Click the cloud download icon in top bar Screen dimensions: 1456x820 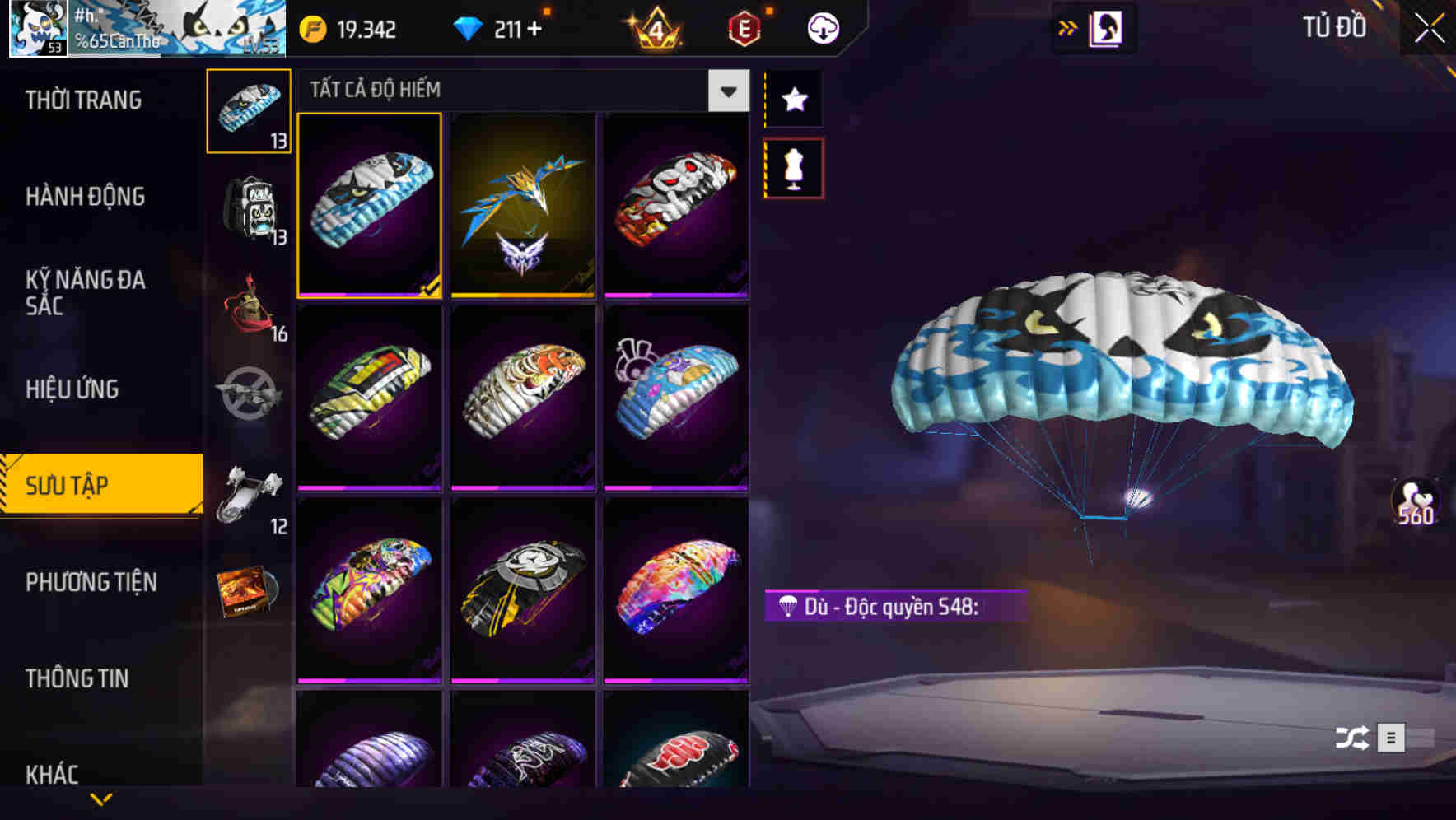823,27
